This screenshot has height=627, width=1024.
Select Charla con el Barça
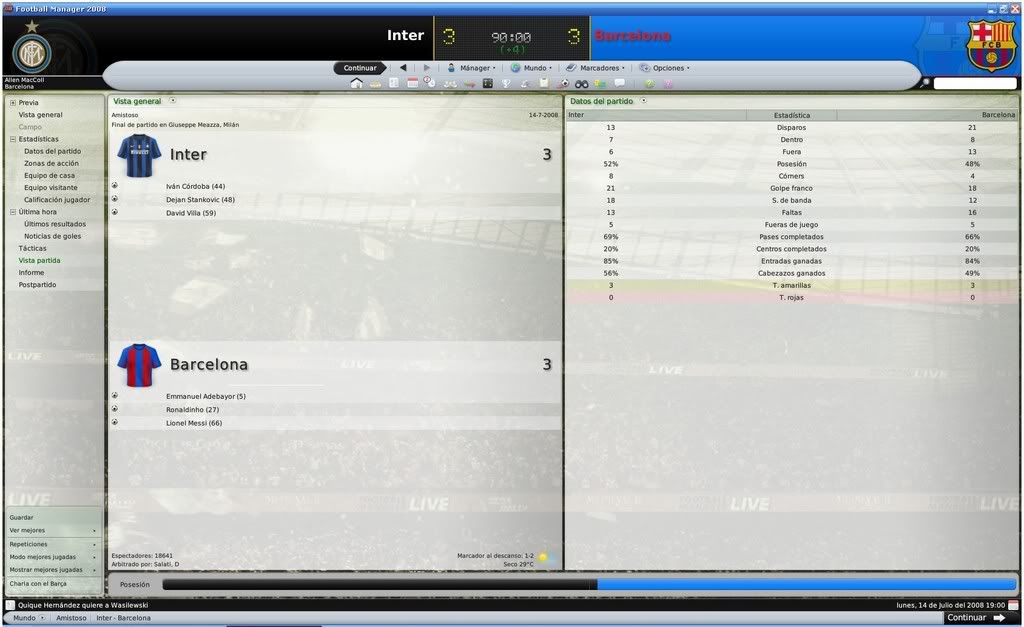39,583
